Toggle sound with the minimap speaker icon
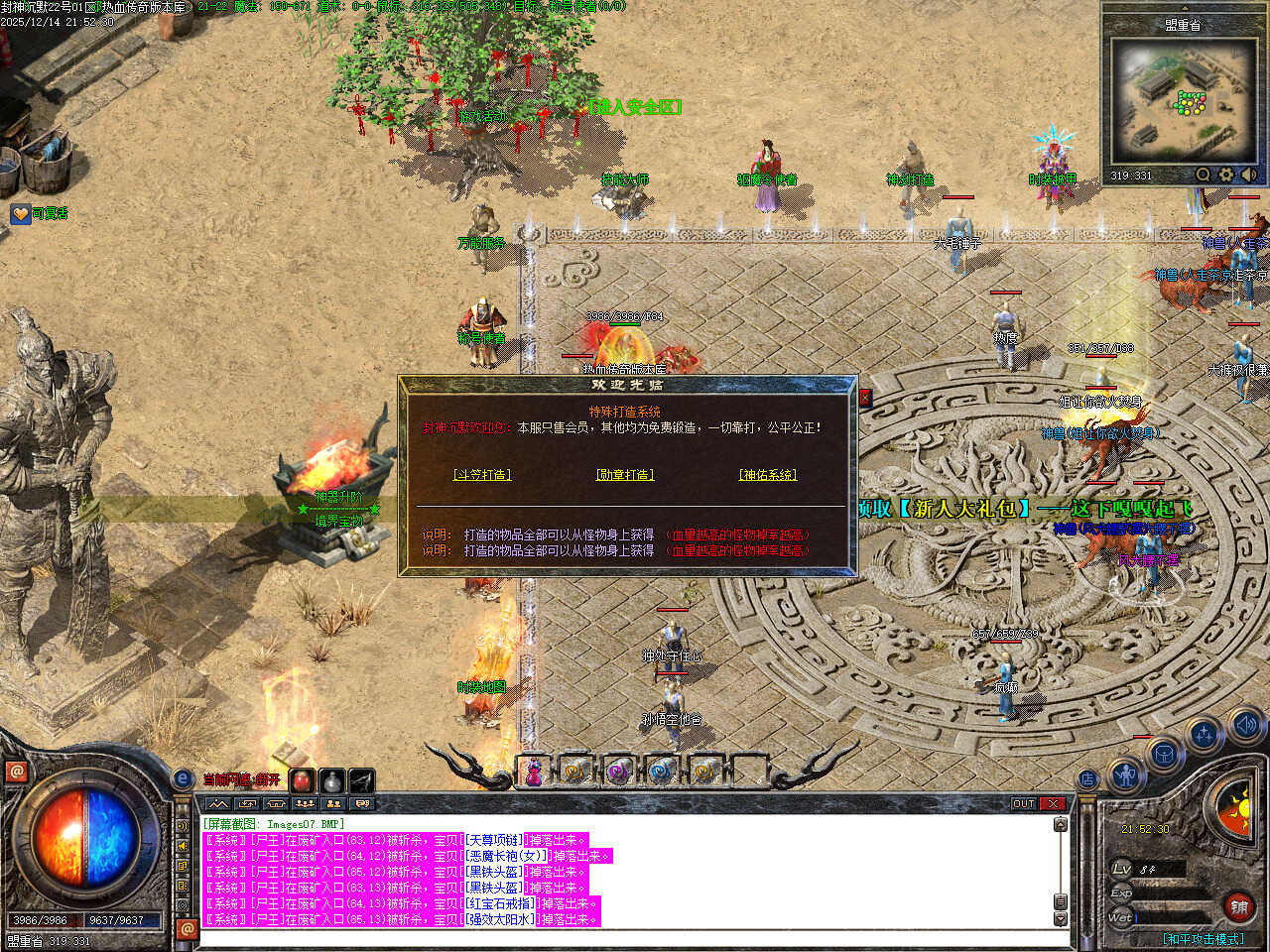This screenshot has height=952, width=1270. pyautogui.click(x=1248, y=175)
